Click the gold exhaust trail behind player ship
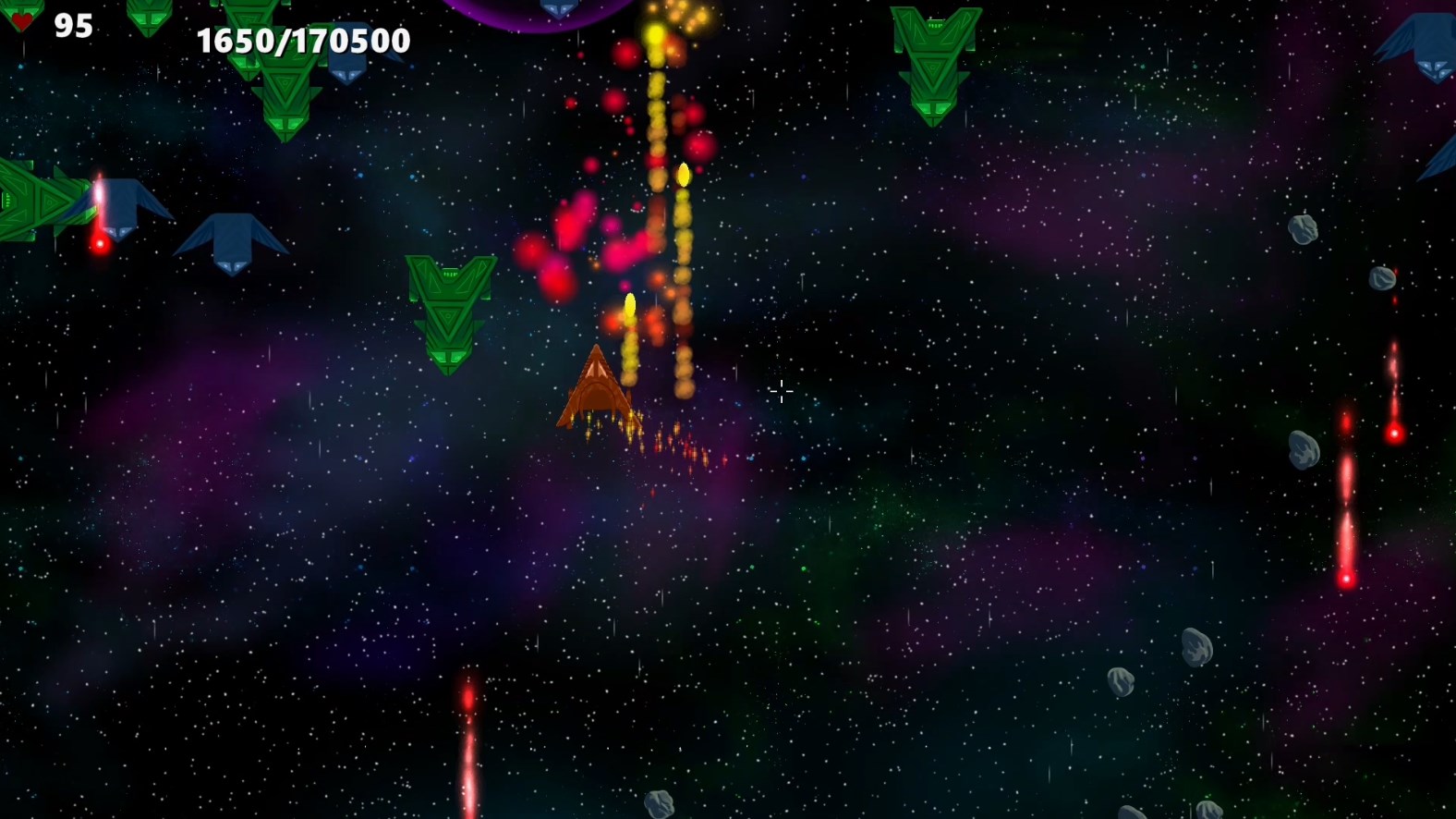 (637, 434)
